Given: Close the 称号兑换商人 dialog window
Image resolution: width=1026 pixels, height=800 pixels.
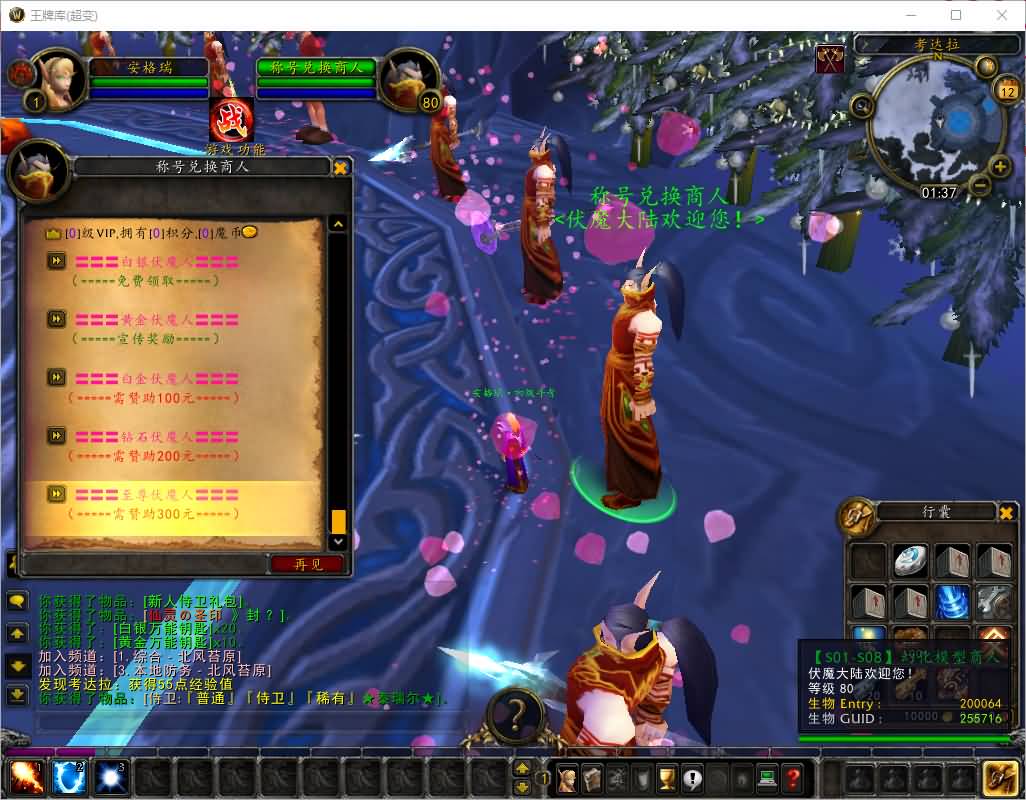Looking at the screenshot, I should (340, 168).
